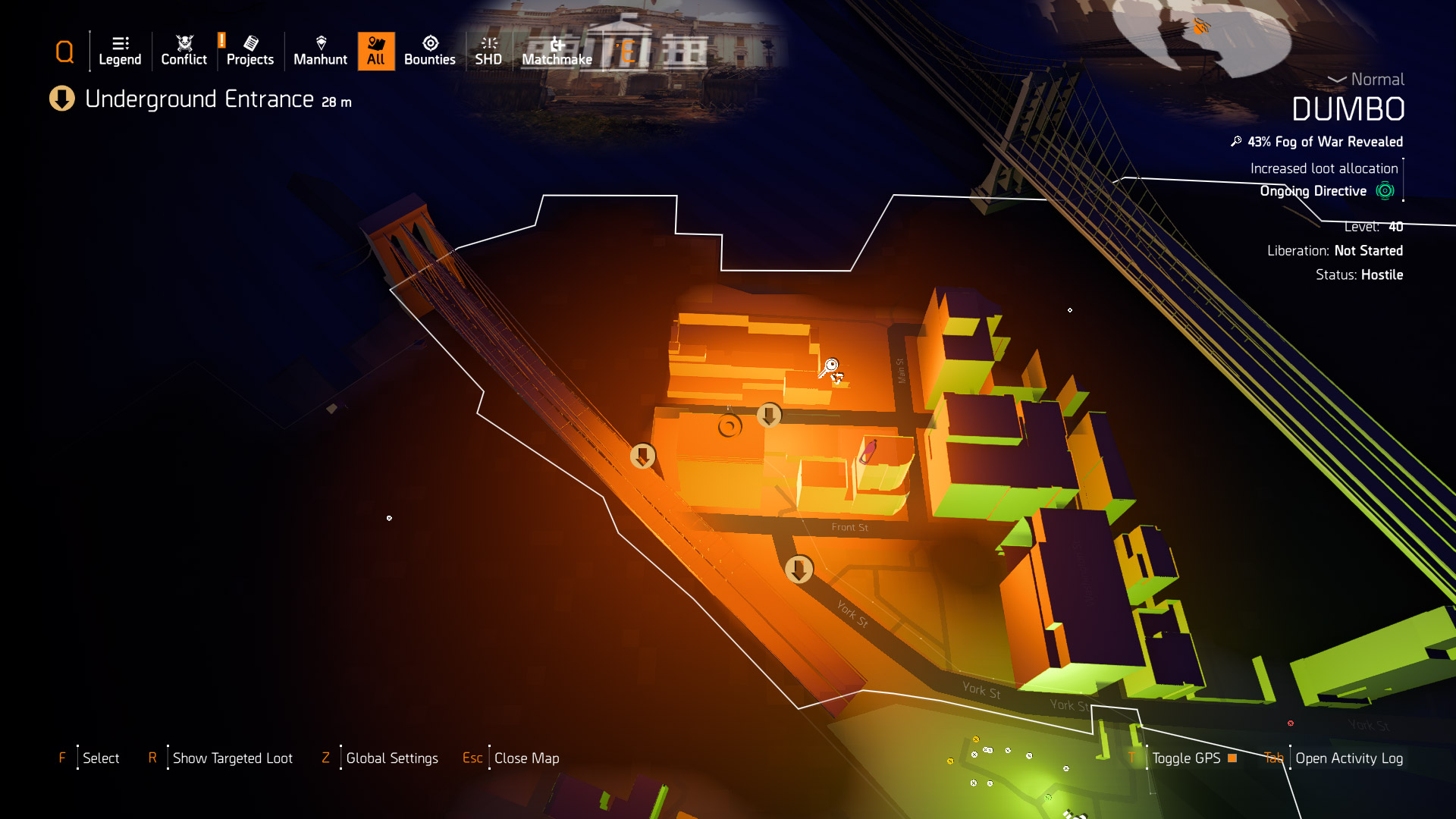
Task: Click the Ongoing Directive icon
Action: tap(1385, 191)
